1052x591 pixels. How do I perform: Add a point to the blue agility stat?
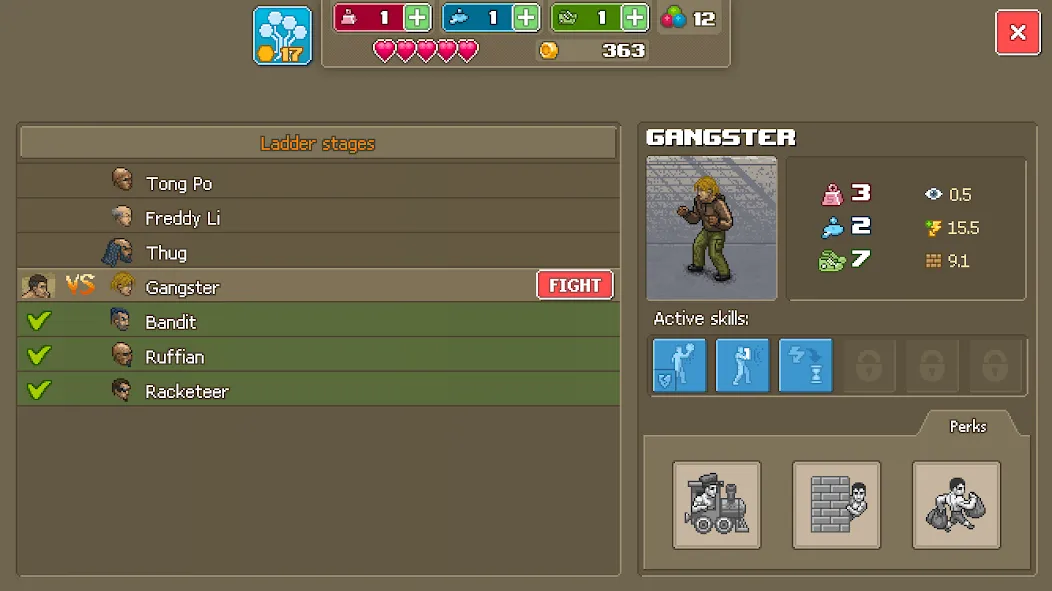click(x=526, y=18)
